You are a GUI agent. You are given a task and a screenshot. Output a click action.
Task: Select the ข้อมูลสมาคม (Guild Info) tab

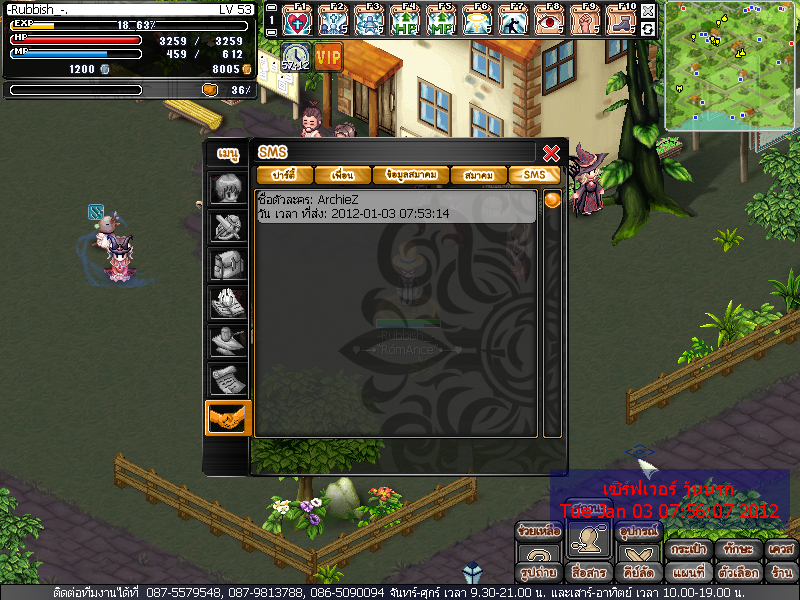click(410, 175)
